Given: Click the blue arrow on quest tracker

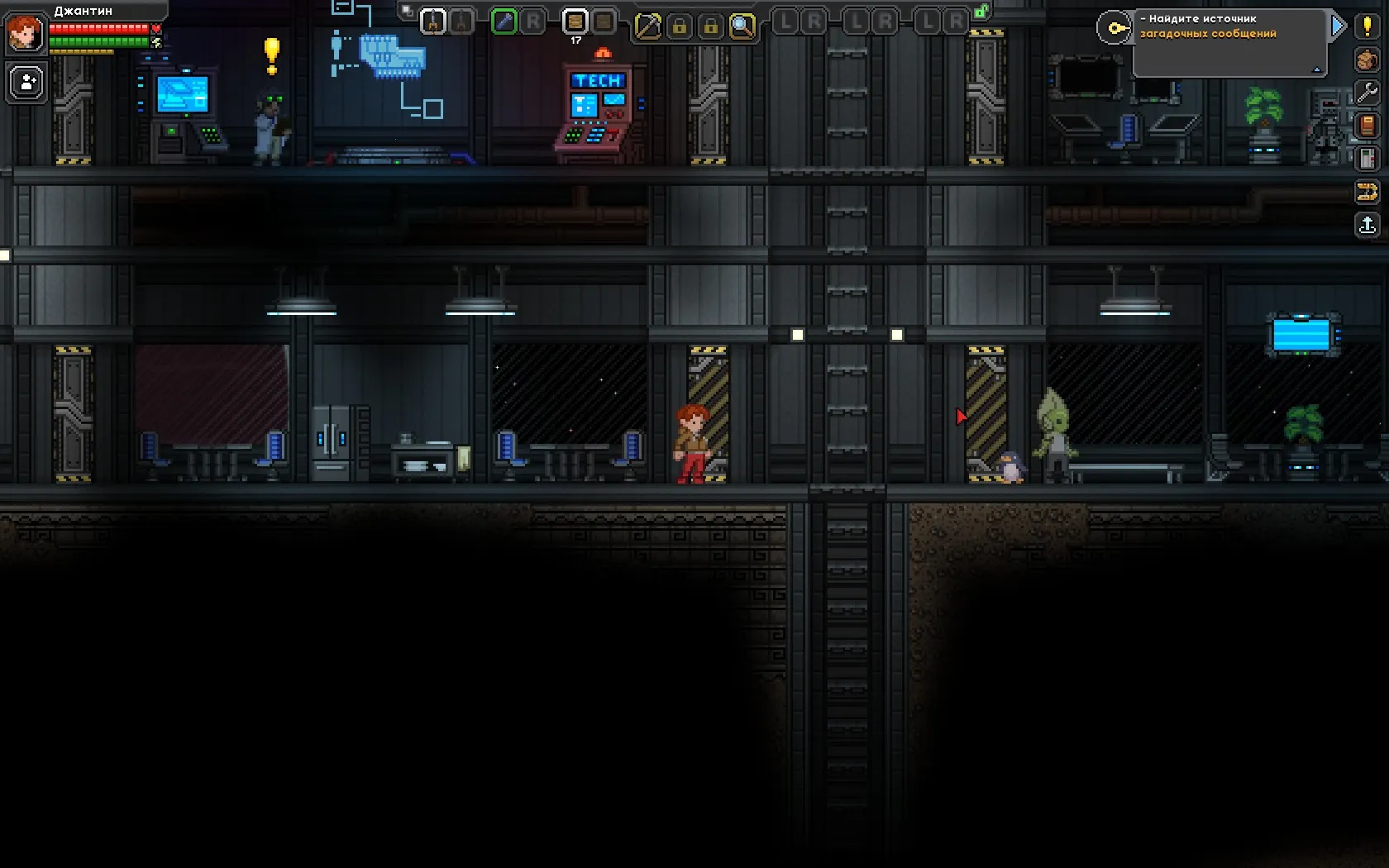Looking at the screenshot, I should tap(1339, 27).
